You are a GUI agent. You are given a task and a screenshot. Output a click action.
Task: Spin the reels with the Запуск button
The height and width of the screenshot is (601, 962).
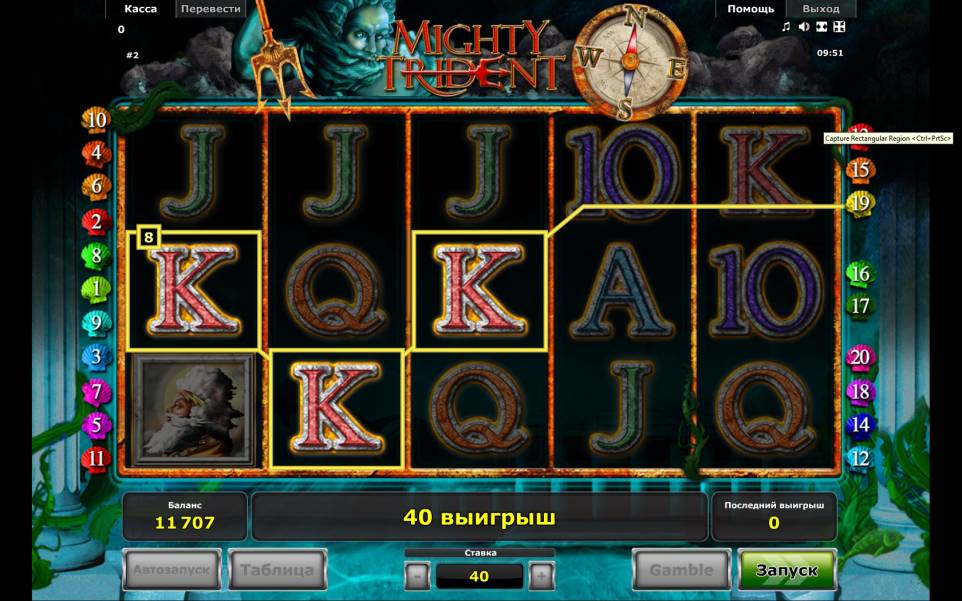[x=786, y=570]
